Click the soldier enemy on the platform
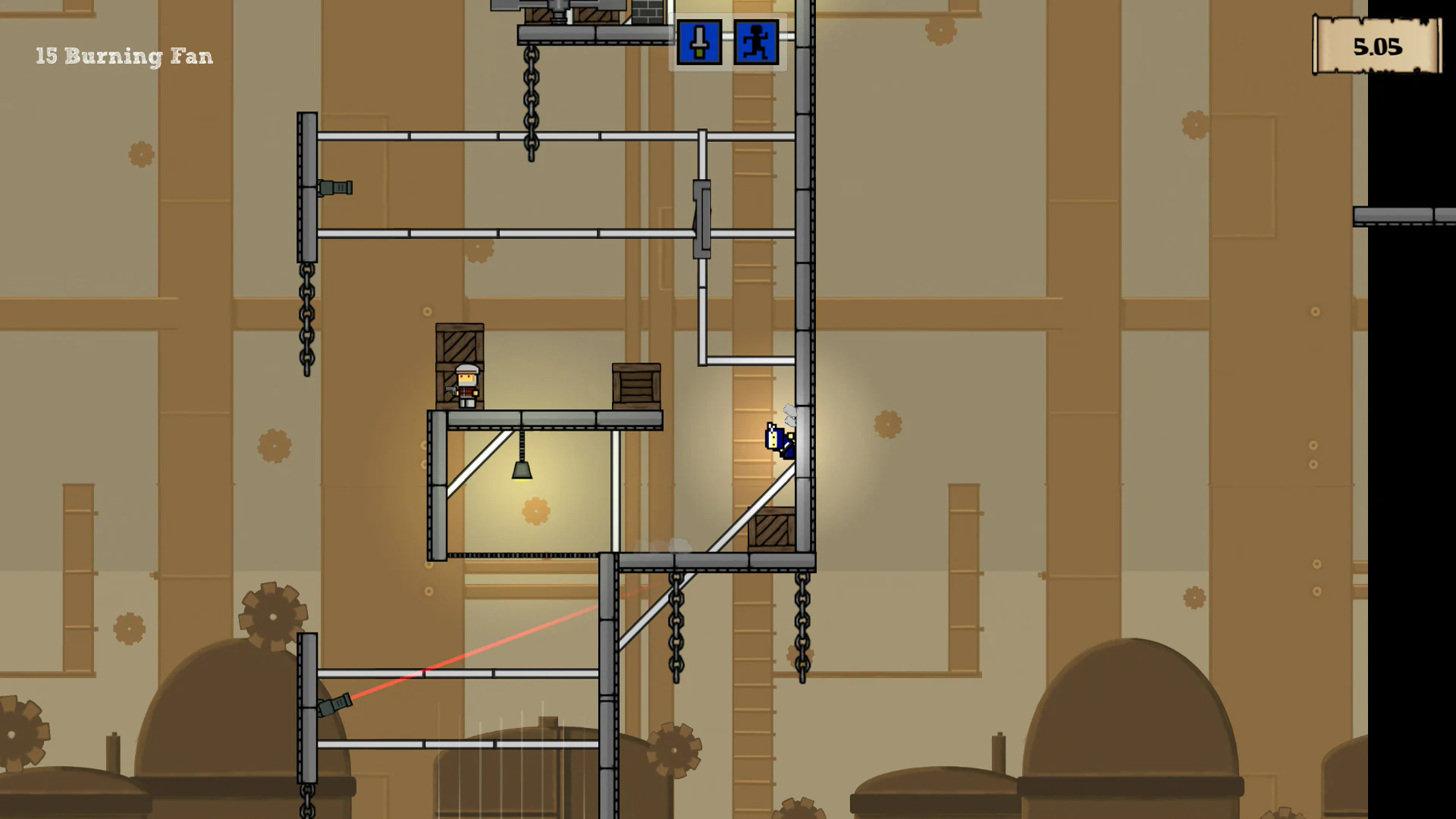Viewport: 1456px width, 819px height. (466, 387)
